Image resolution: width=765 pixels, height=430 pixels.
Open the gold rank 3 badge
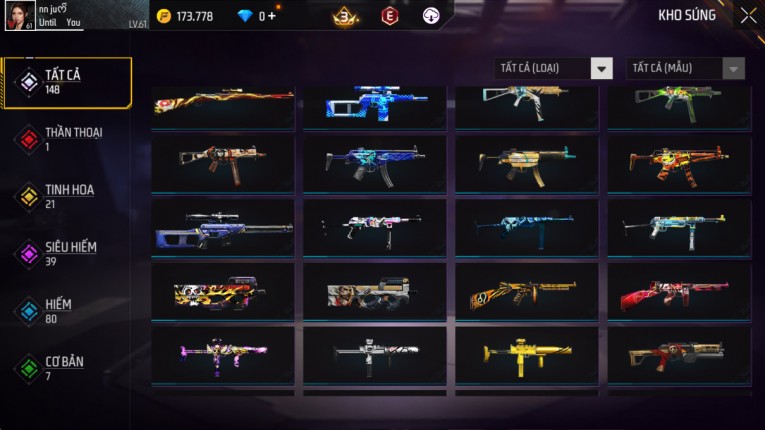click(346, 16)
